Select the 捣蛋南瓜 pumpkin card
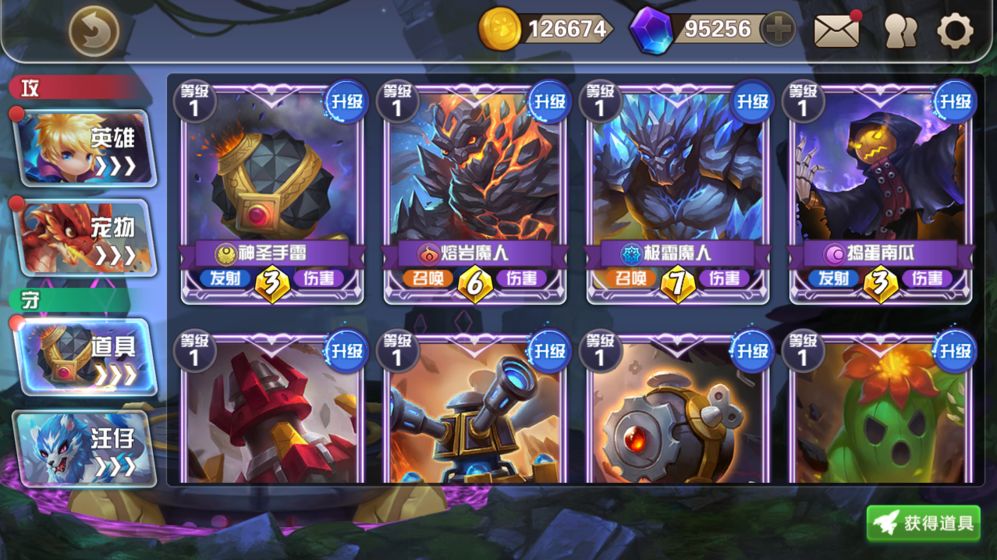This screenshot has width=997, height=560. [x=880, y=180]
